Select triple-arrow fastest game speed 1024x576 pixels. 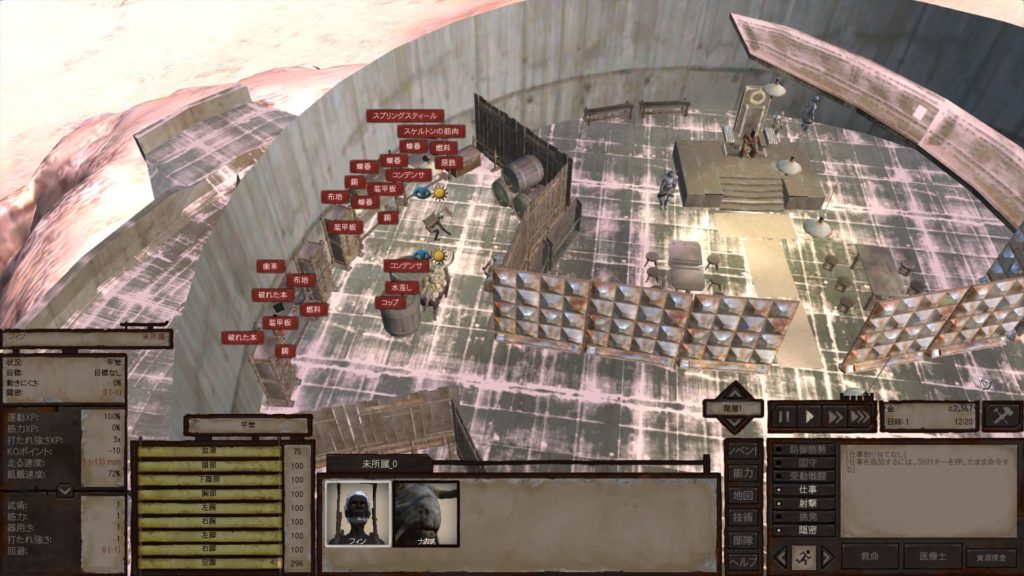(860, 416)
